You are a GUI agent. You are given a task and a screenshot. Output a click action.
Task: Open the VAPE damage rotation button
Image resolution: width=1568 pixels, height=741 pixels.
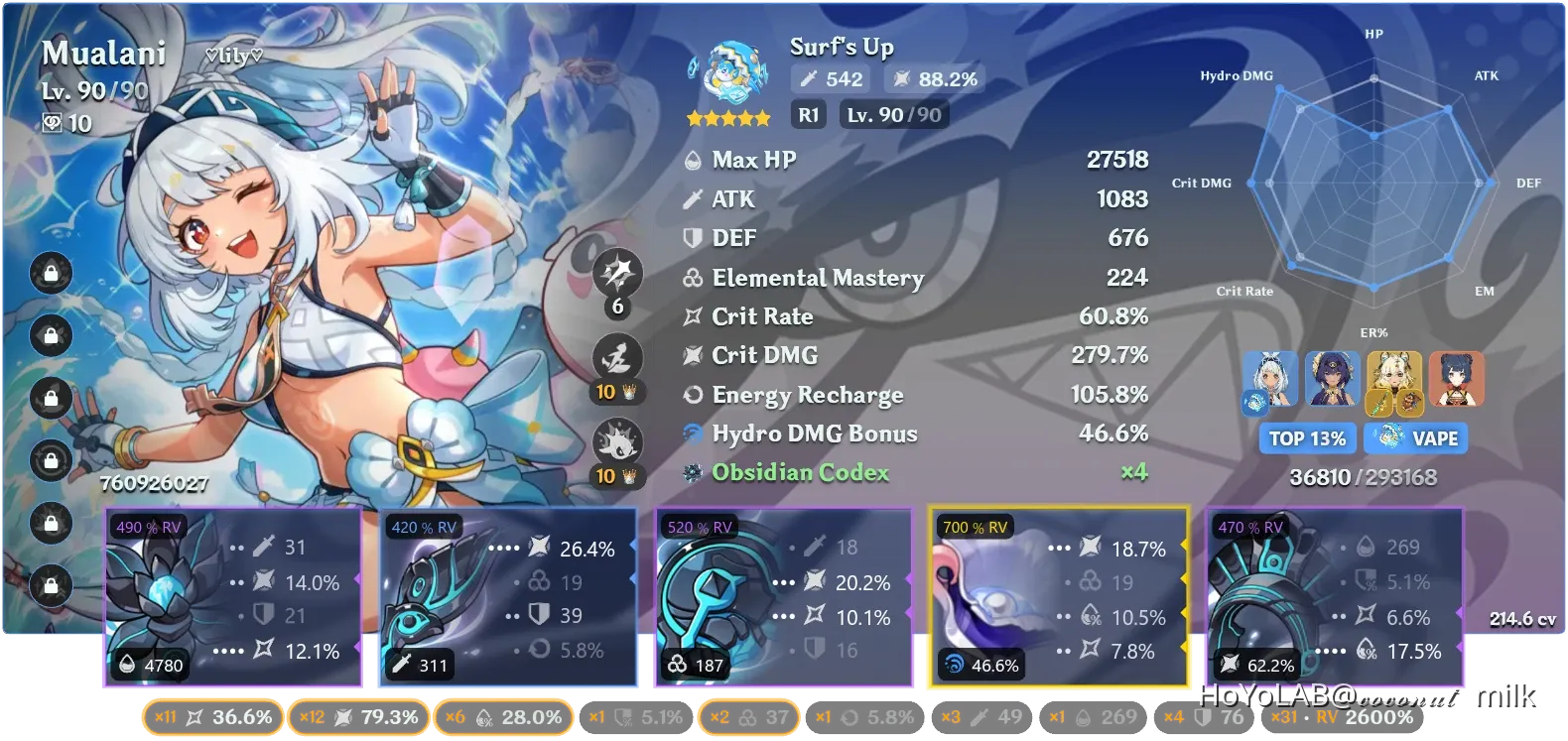coord(1416,437)
